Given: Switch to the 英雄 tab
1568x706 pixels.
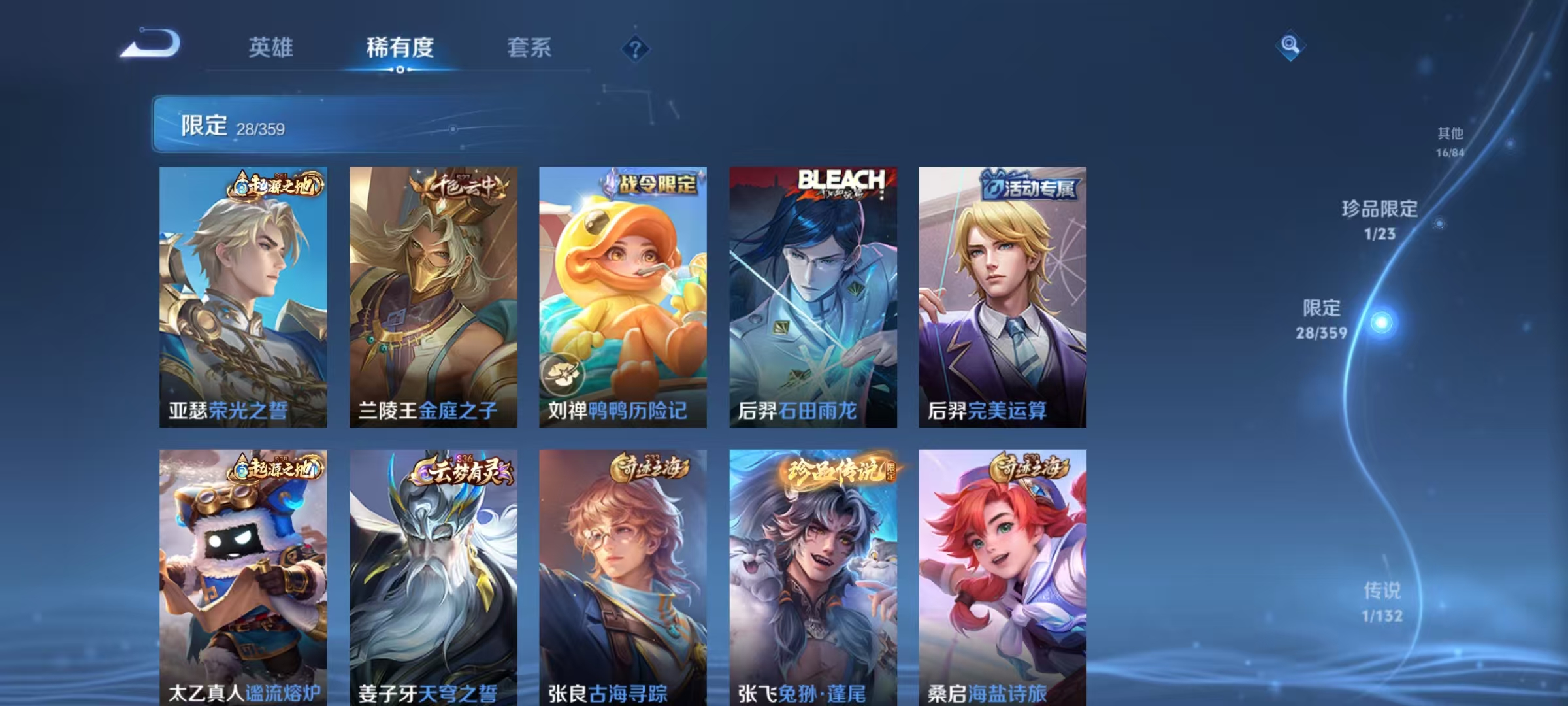Looking at the screenshot, I should pos(271,47).
